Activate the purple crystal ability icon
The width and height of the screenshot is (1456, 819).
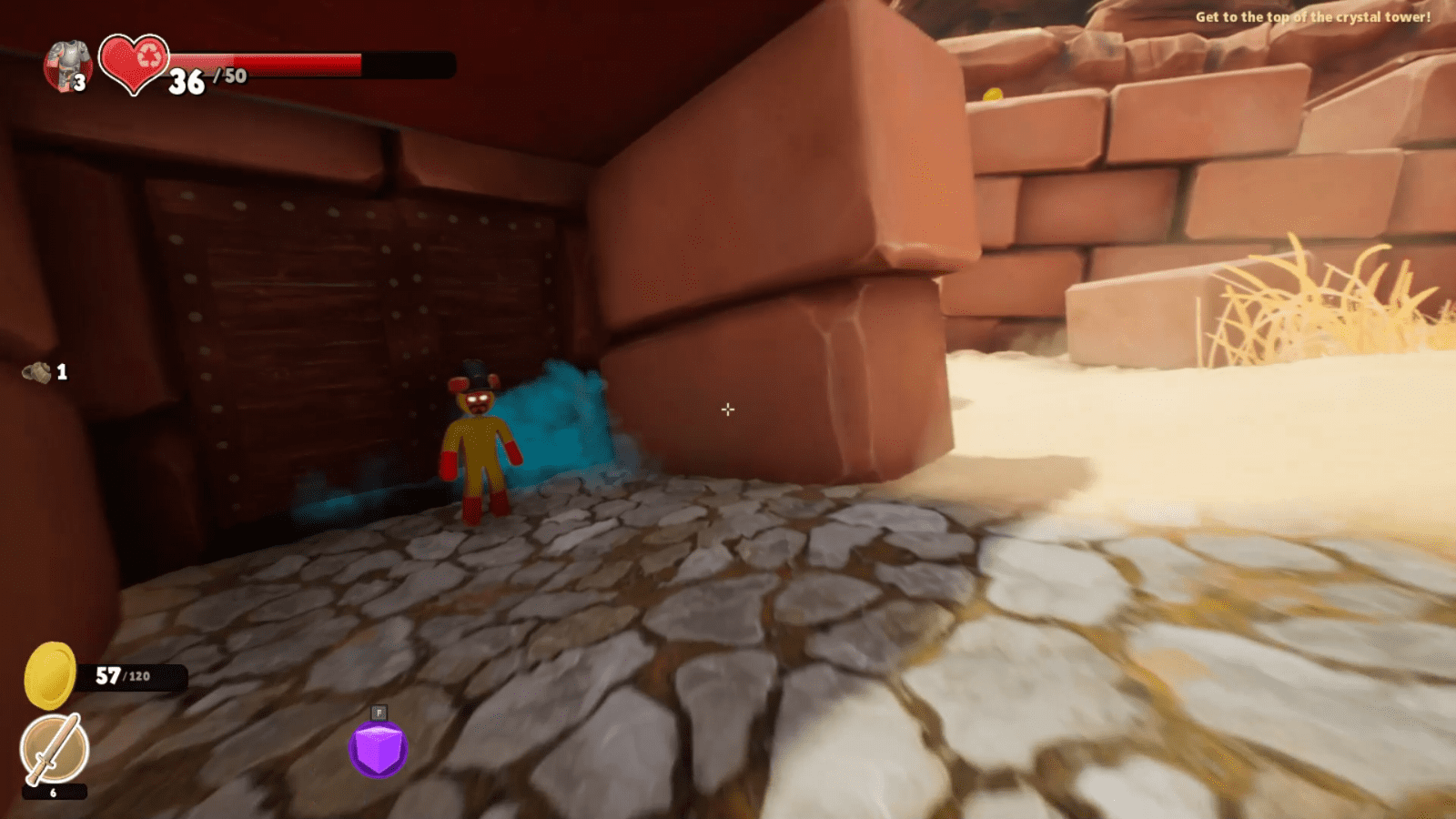pos(378,748)
